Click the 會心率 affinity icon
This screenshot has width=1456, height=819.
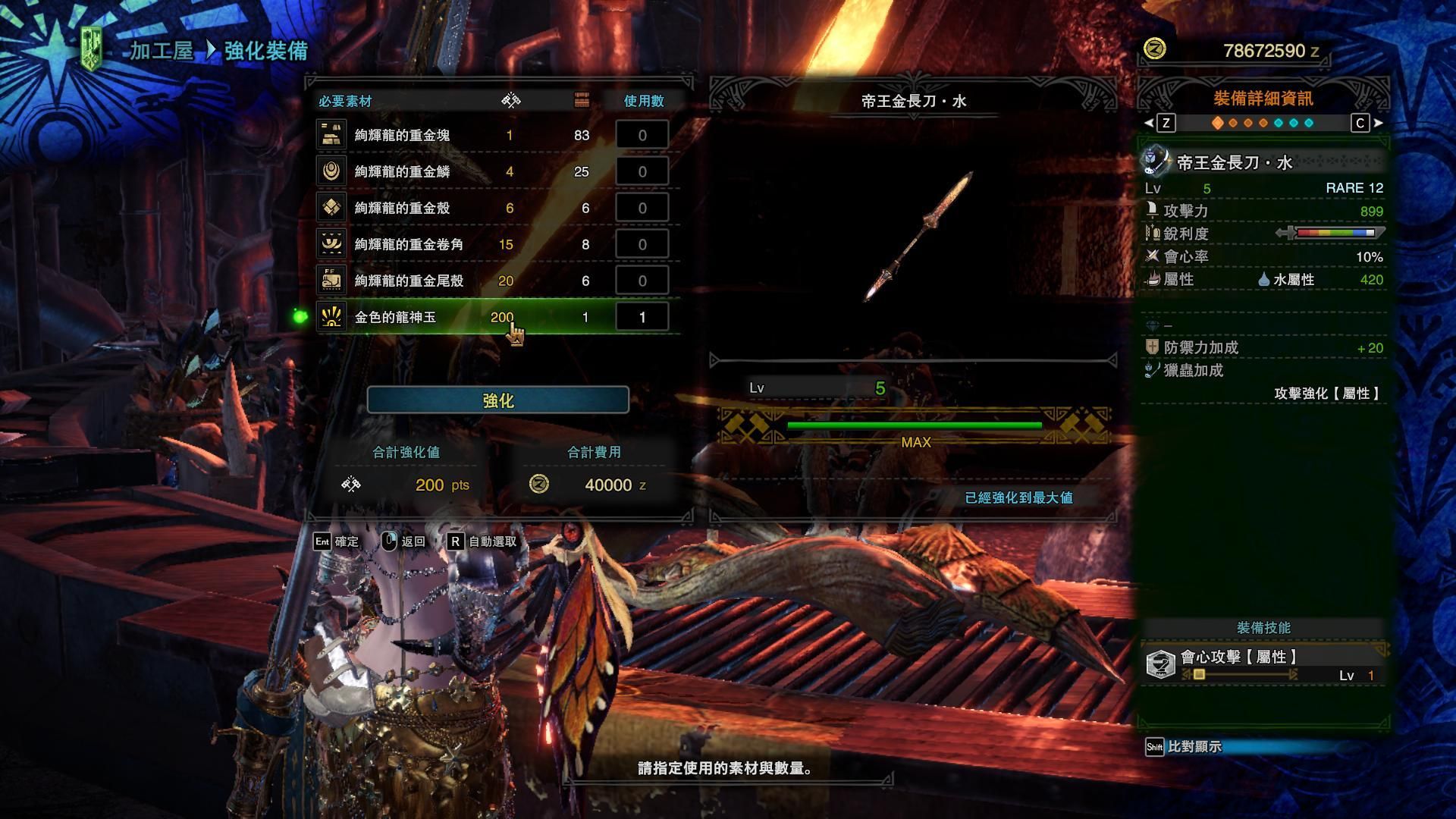1152,257
